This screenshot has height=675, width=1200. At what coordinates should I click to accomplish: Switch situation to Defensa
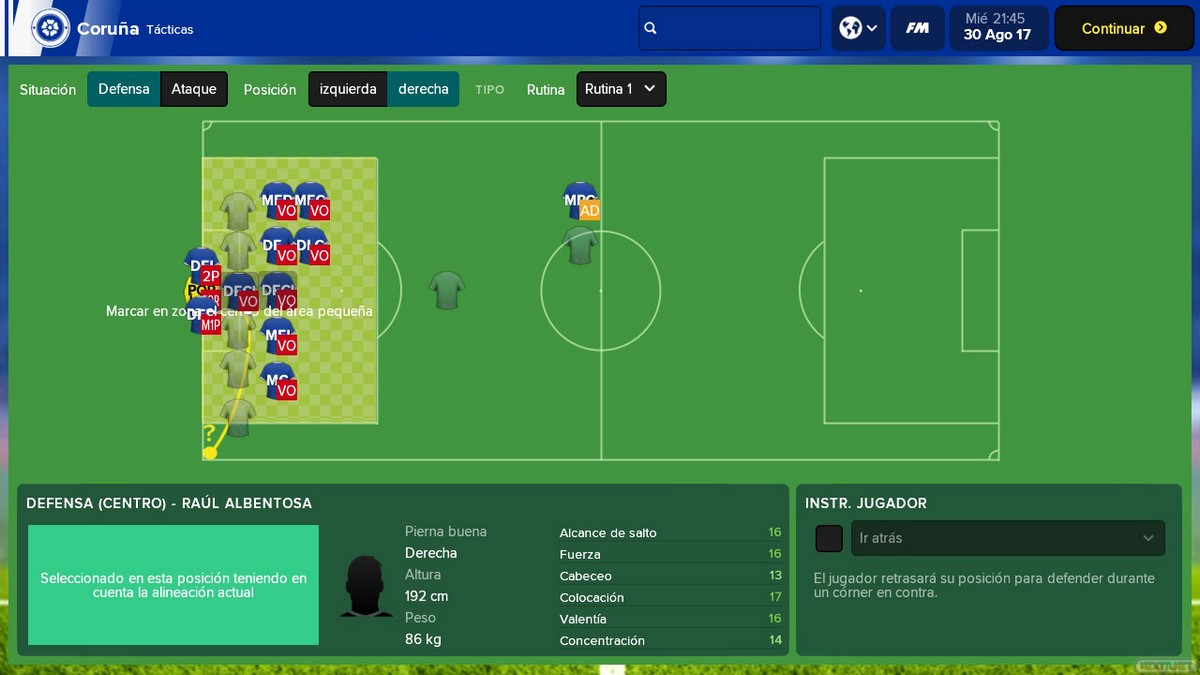point(124,89)
